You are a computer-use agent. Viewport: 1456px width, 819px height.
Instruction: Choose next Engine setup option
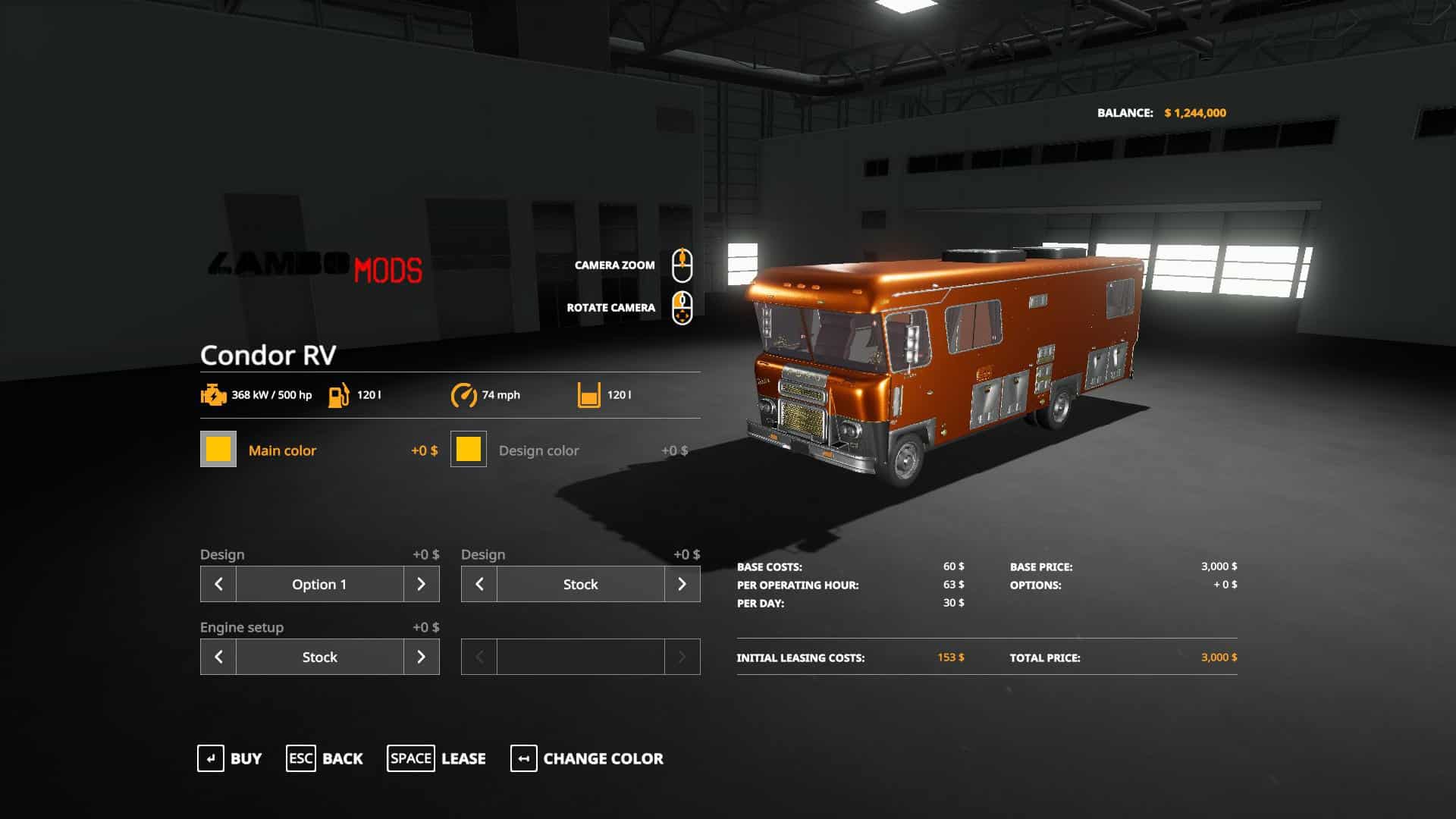tap(422, 657)
